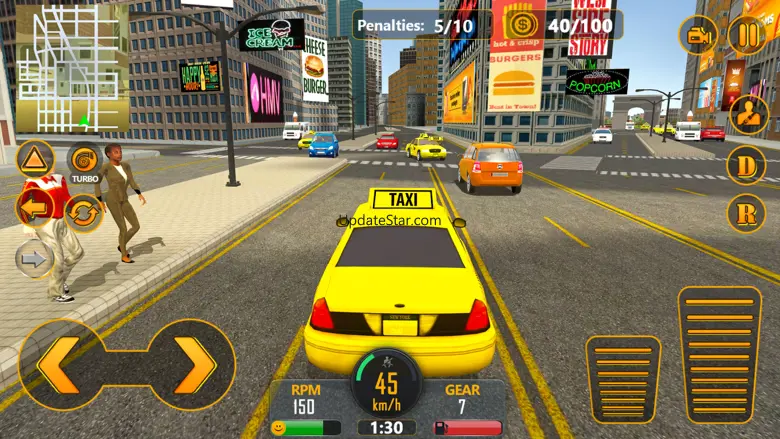780x439 pixels.
Task: Shift into Reverse with the R button
Action: [746, 213]
